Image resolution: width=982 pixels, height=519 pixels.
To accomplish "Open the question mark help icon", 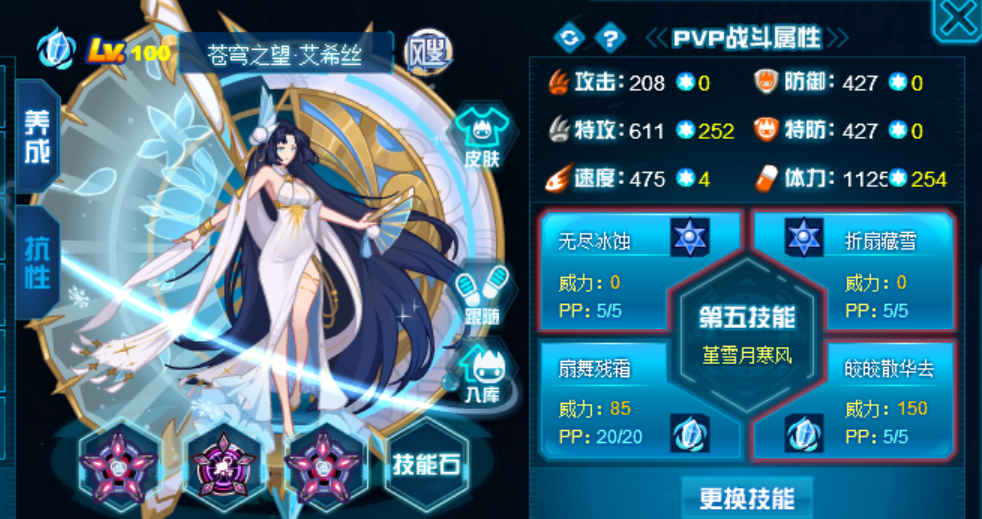I will point(608,38).
